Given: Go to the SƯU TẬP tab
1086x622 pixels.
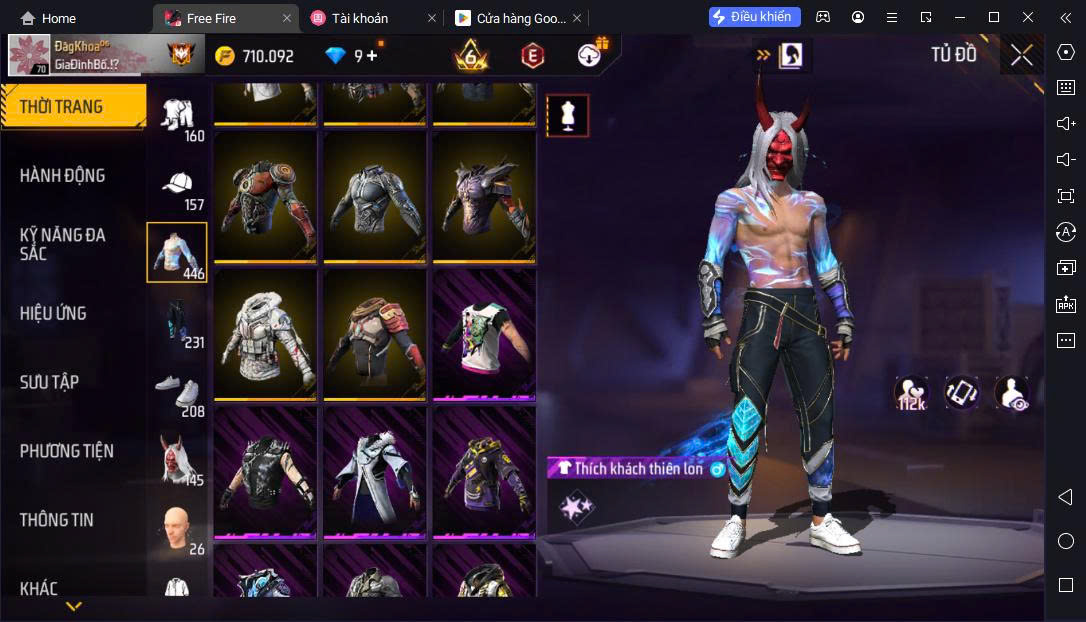Looking at the screenshot, I should [x=49, y=382].
